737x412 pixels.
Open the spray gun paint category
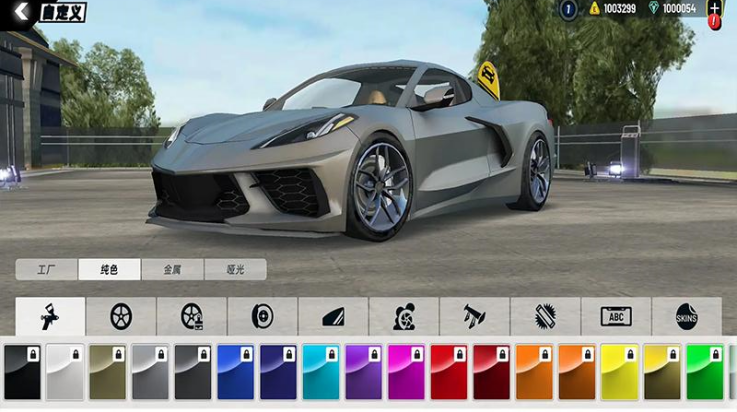tap(49, 317)
